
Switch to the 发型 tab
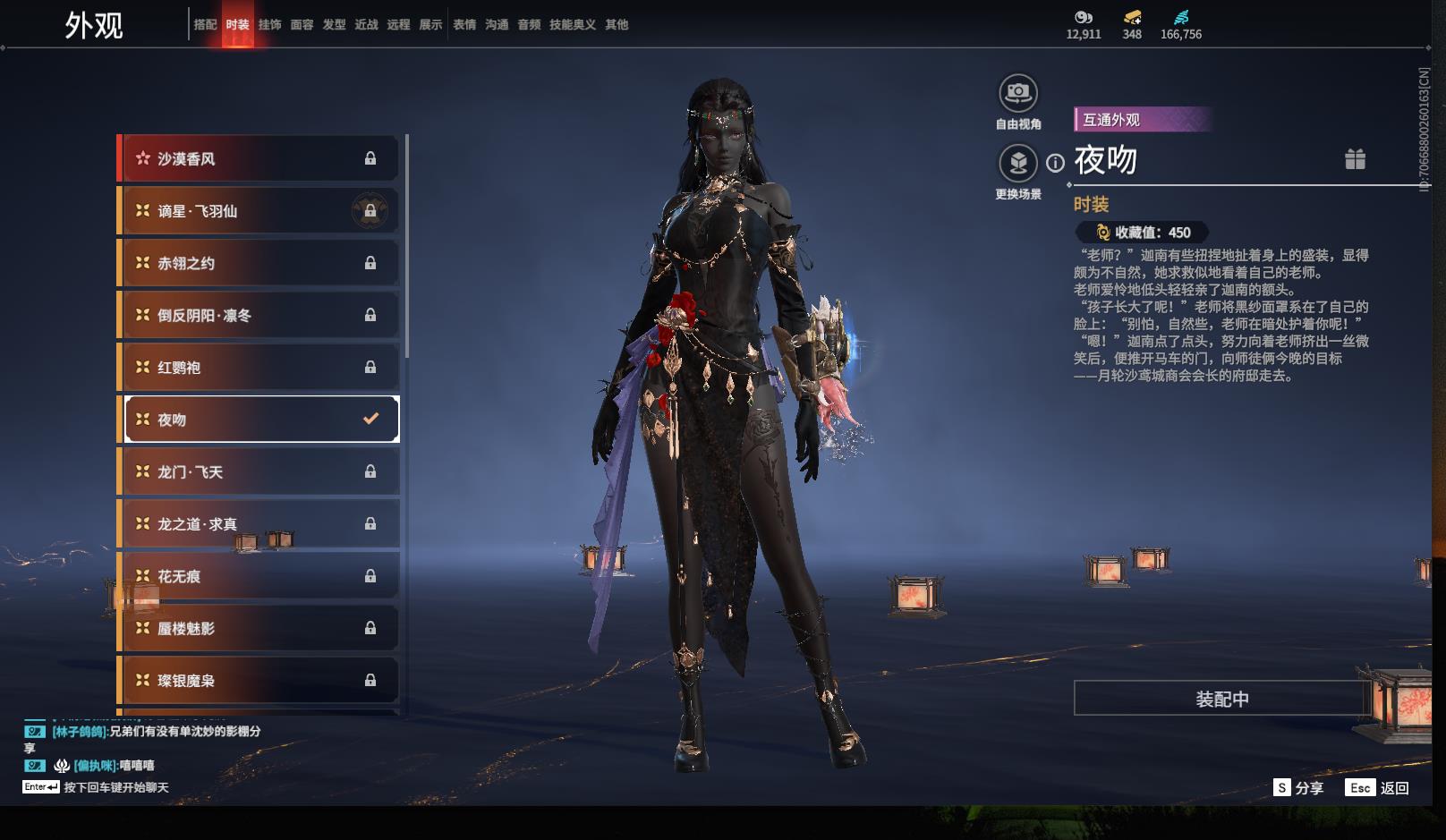pos(334,25)
